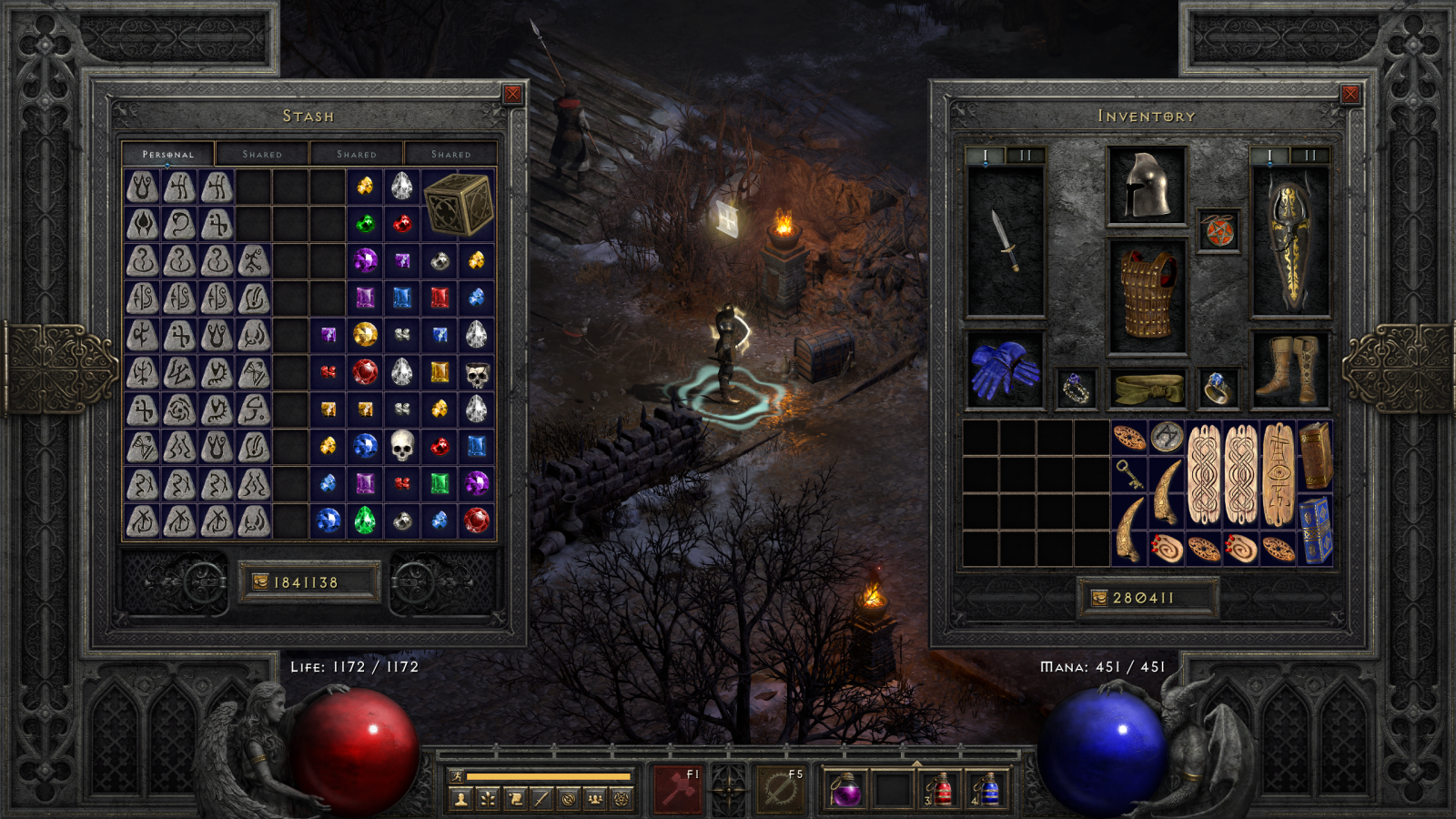Select the equipped amulet
The height and width of the screenshot is (819, 1456).
pos(1218,231)
